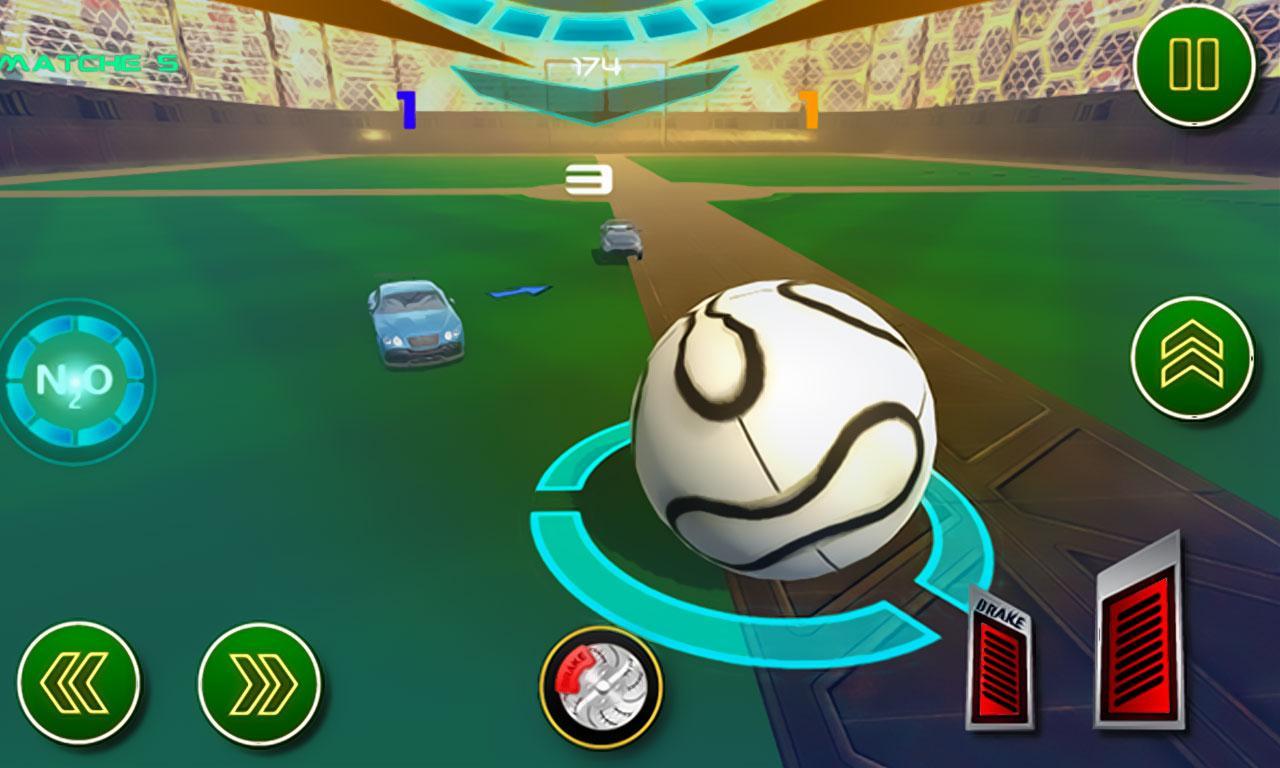The width and height of the screenshot is (1280, 768).
Task: Activate the N2O nitro boost
Action: coord(73,380)
